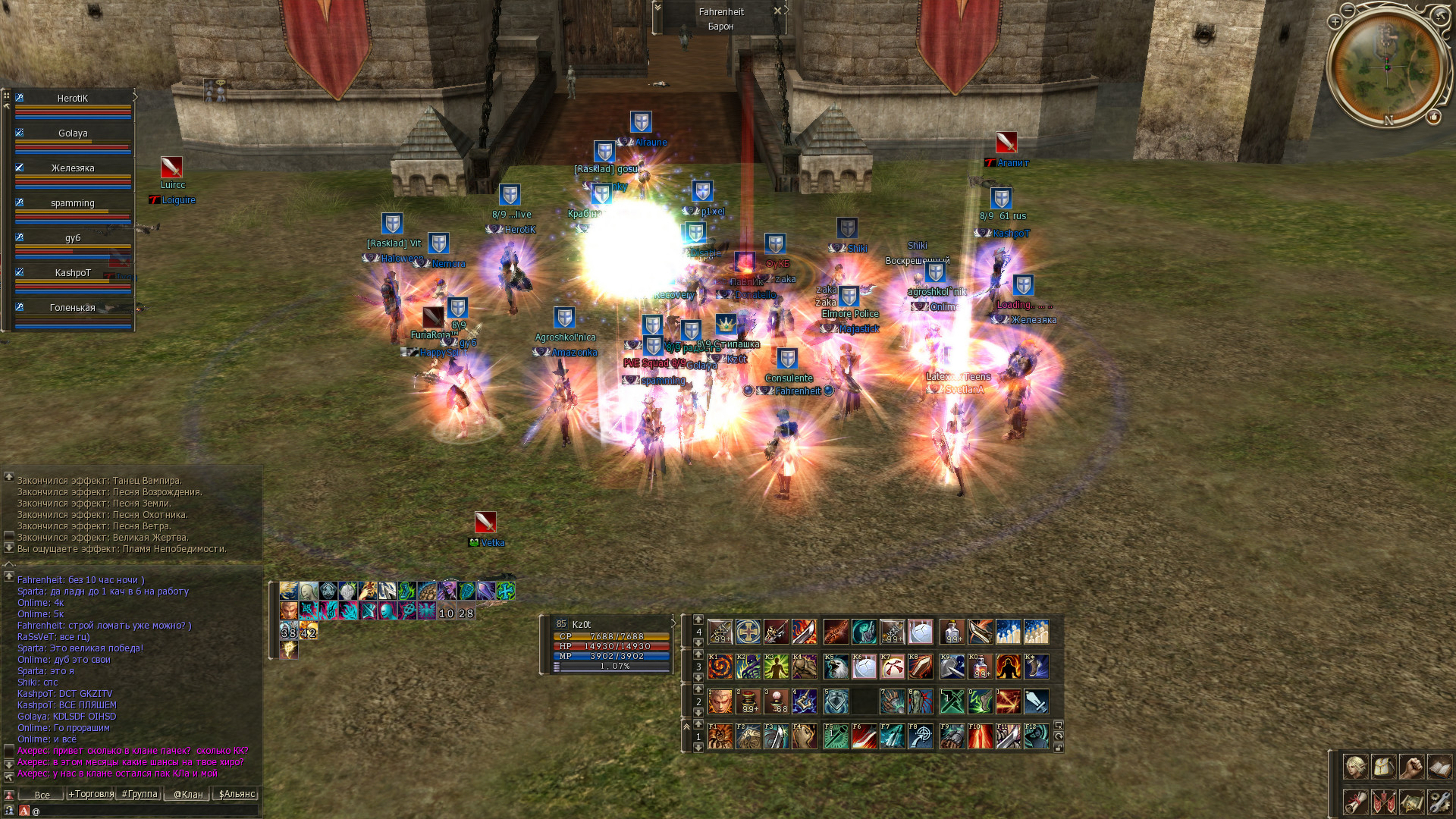
Task: Show the @Клан chat tab
Action: 188,795
